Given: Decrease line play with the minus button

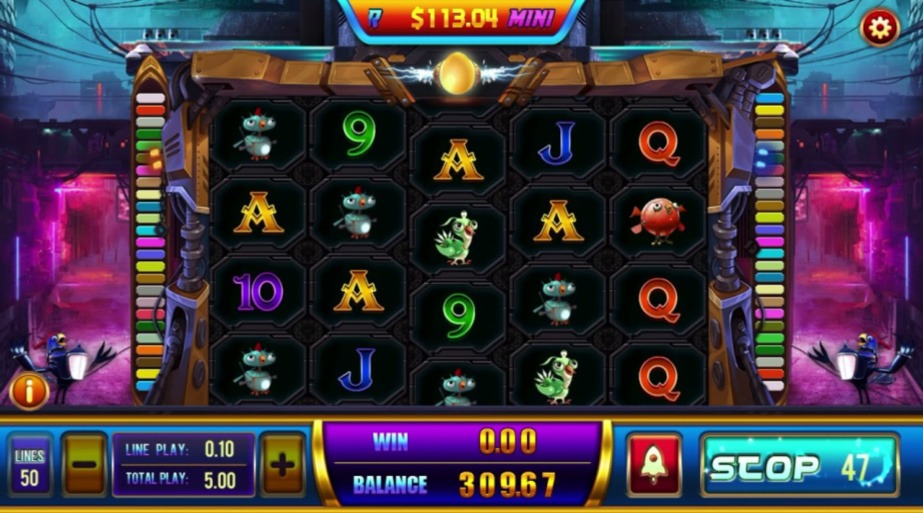Looking at the screenshot, I should [85, 465].
